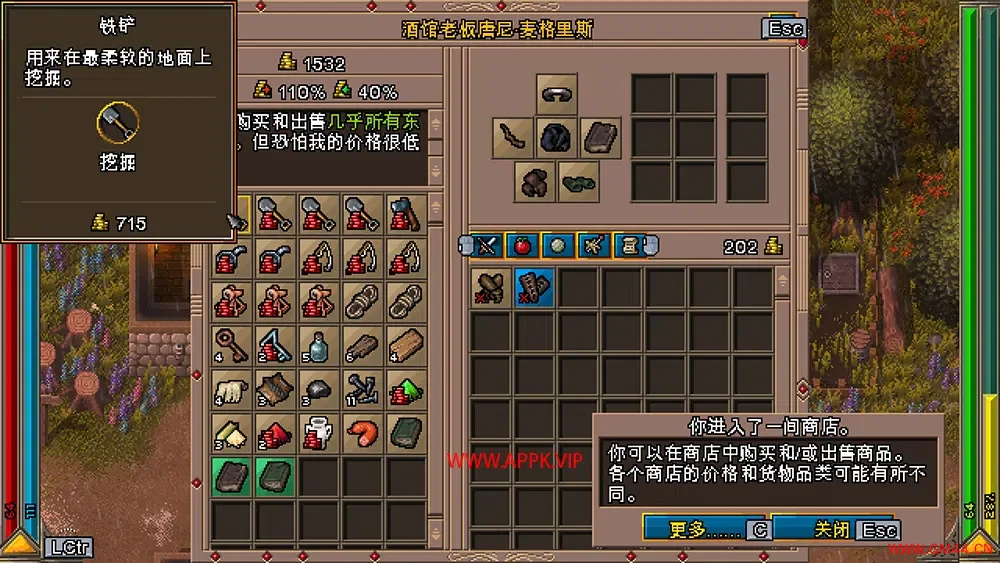Select the crossed swords weapons filter tab
The height and width of the screenshot is (563, 1000).
[x=486, y=245]
